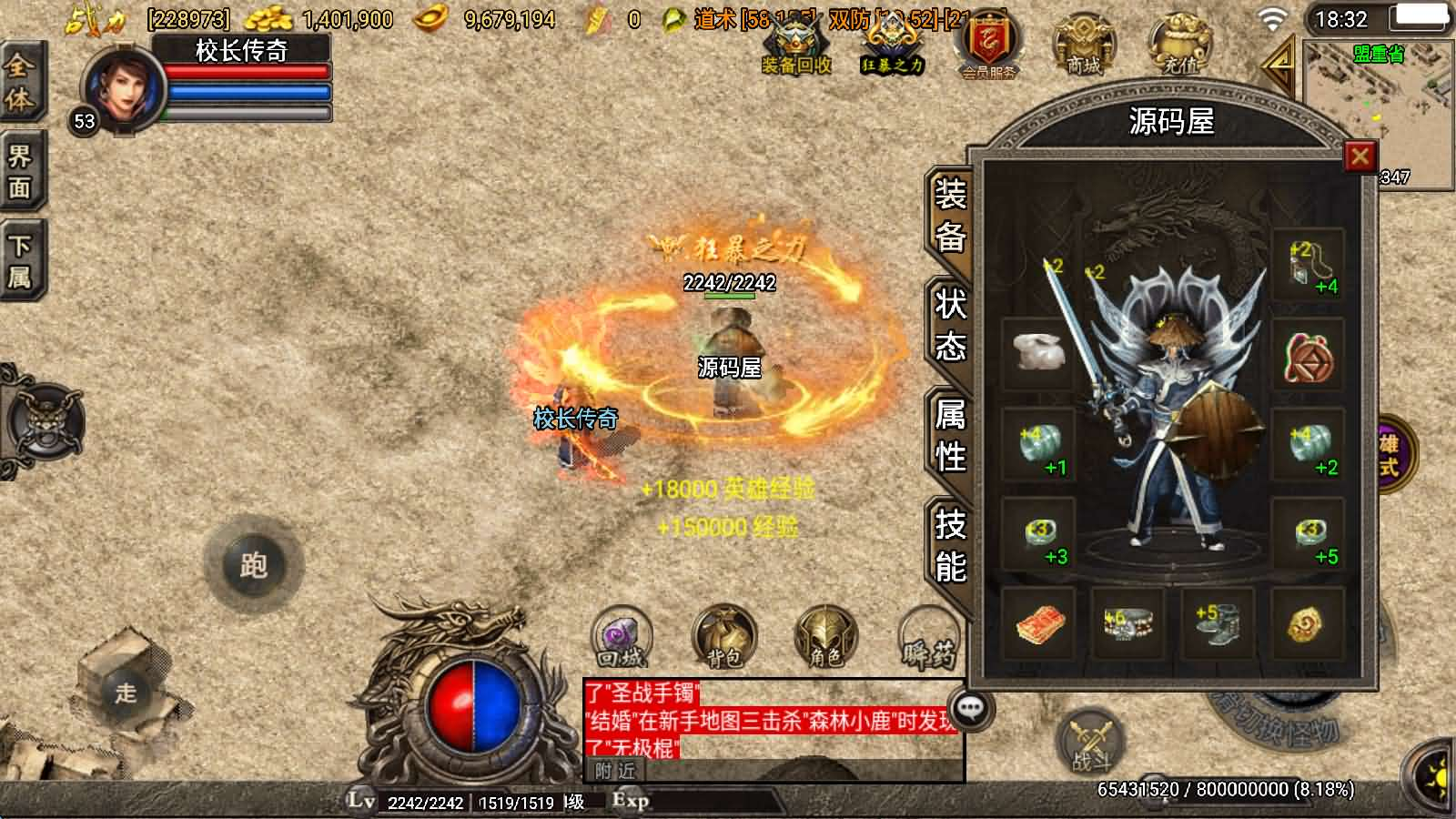Switch to the 装备 tab
This screenshot has width=1456, height=819.
950,216
